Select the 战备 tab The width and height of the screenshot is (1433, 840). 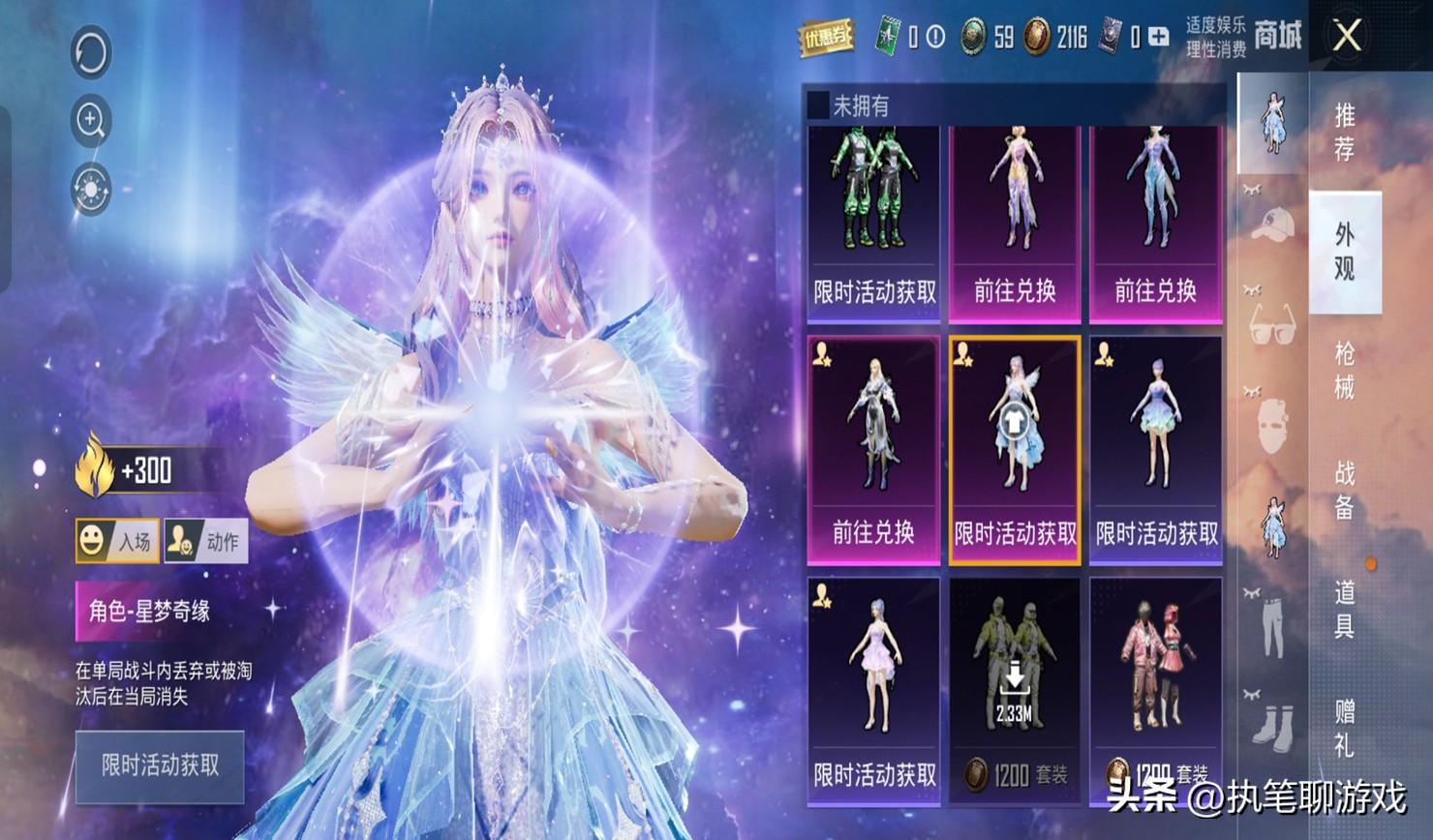(1345, 490)
